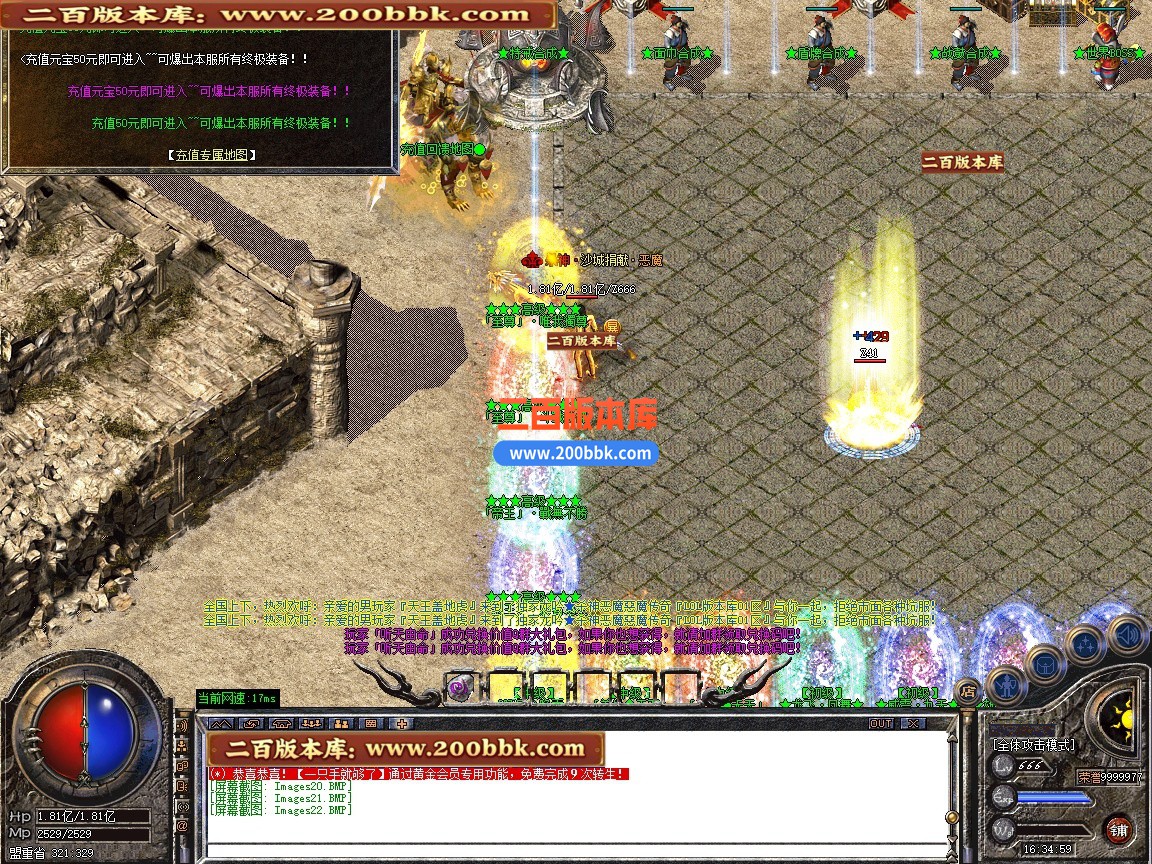Click the @ icon beside the chat

(182, 827)
